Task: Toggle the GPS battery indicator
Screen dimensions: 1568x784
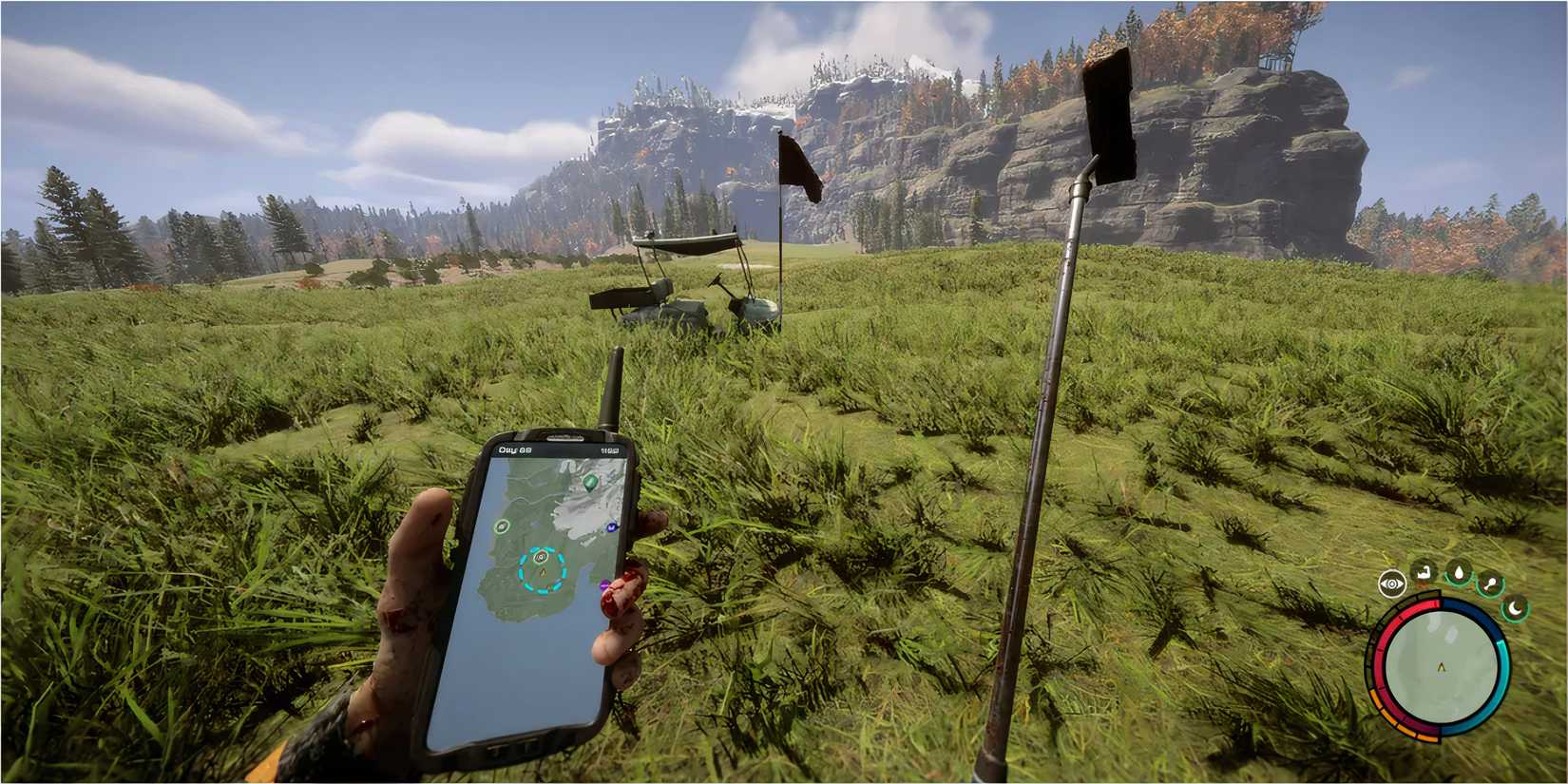Action: tap(610, 449)
